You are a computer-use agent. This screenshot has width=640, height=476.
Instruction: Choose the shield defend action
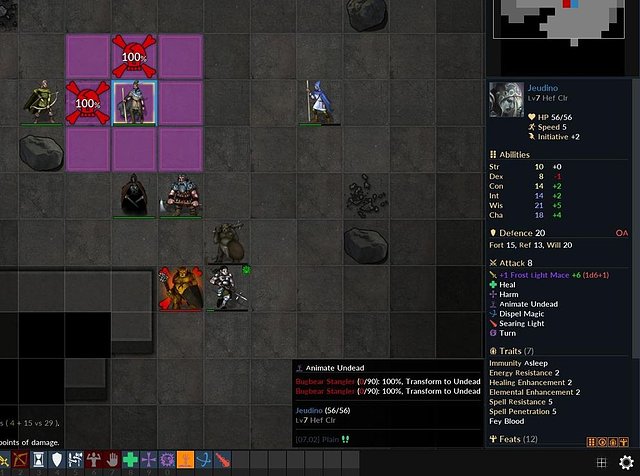(57, 460)
